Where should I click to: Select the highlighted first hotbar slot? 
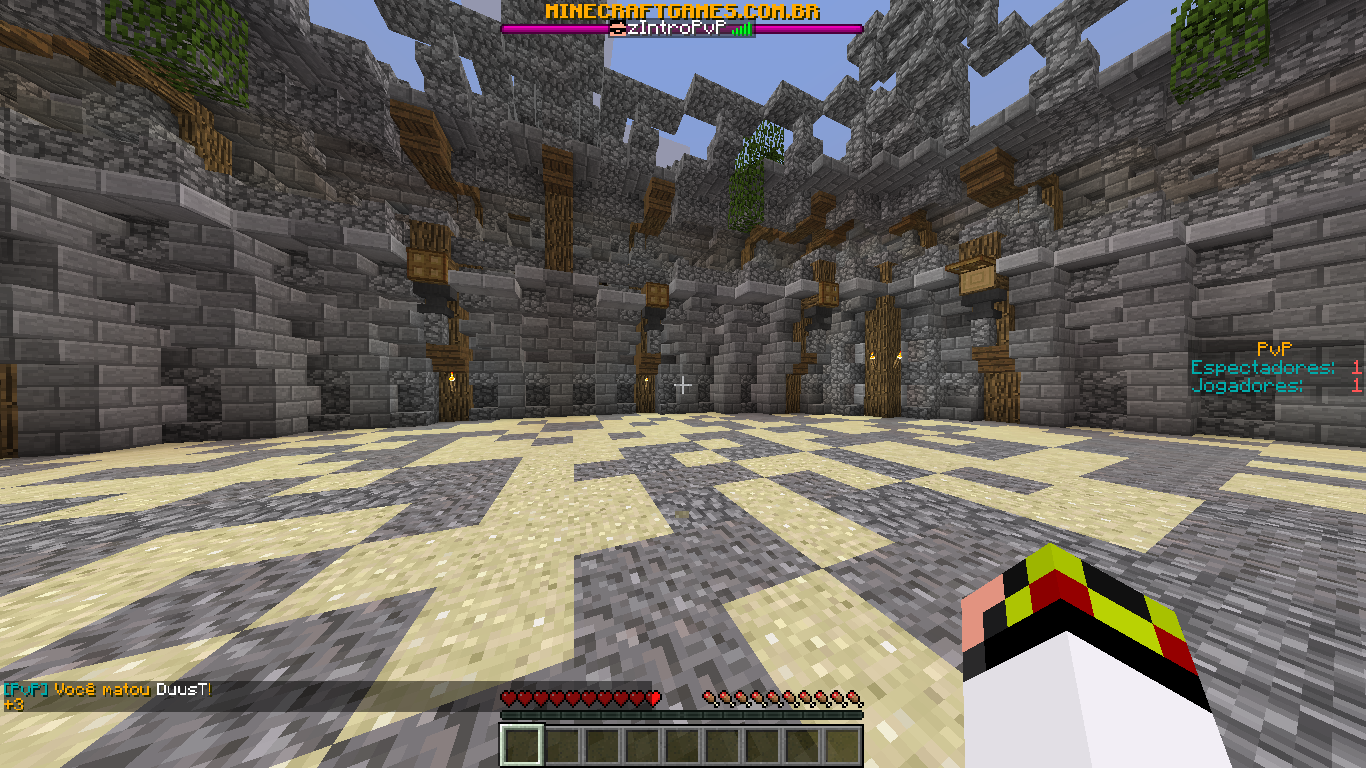pos(521,745)
